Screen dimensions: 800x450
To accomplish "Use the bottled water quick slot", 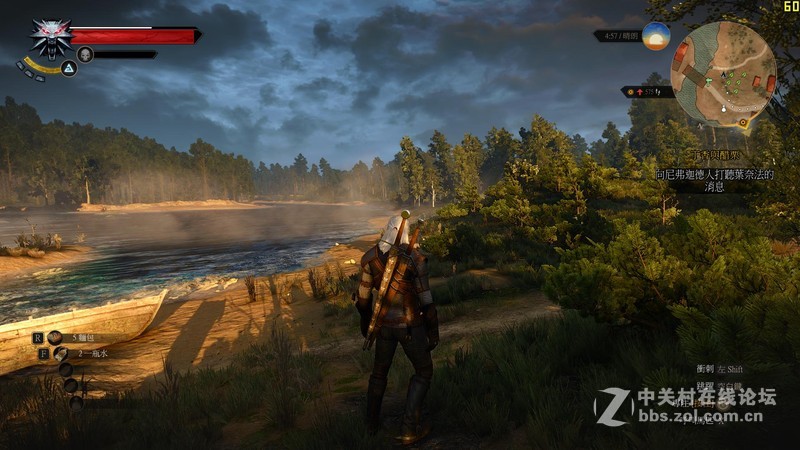I will [60, 353].
